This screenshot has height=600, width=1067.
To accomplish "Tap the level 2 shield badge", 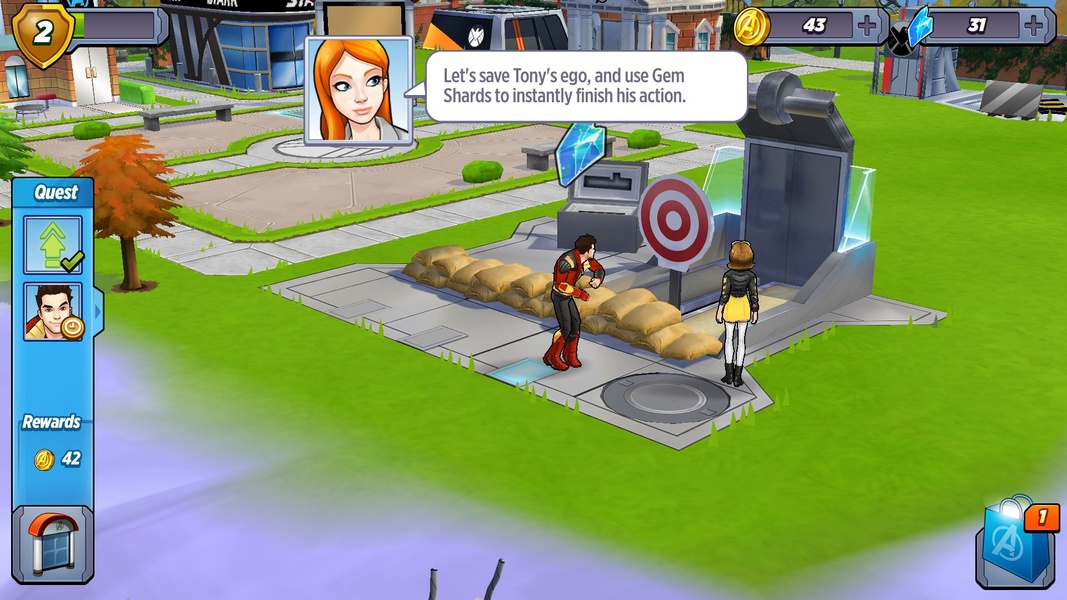I will click(x=42, y=32).
